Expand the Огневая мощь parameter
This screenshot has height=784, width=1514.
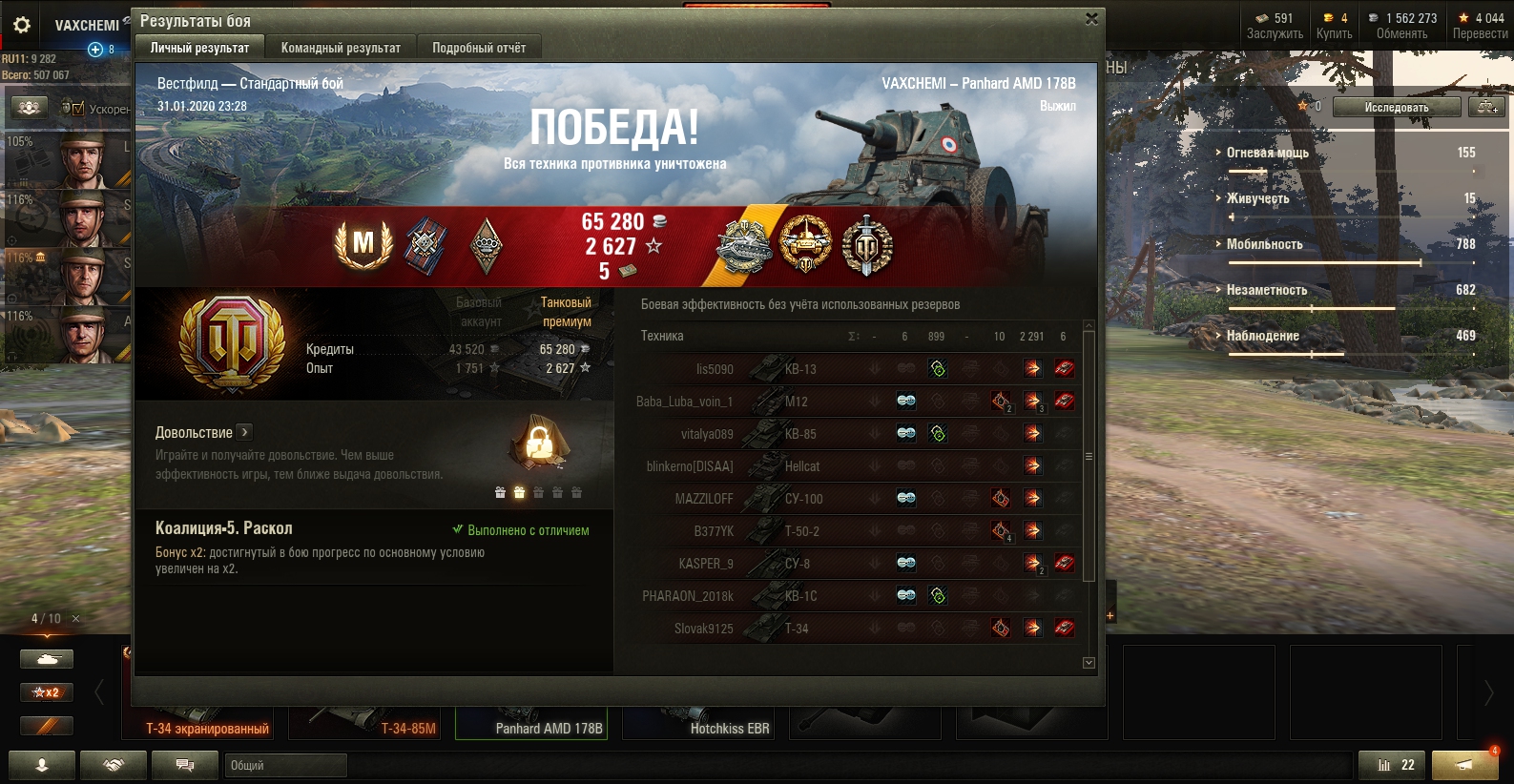coord(1267,153)
